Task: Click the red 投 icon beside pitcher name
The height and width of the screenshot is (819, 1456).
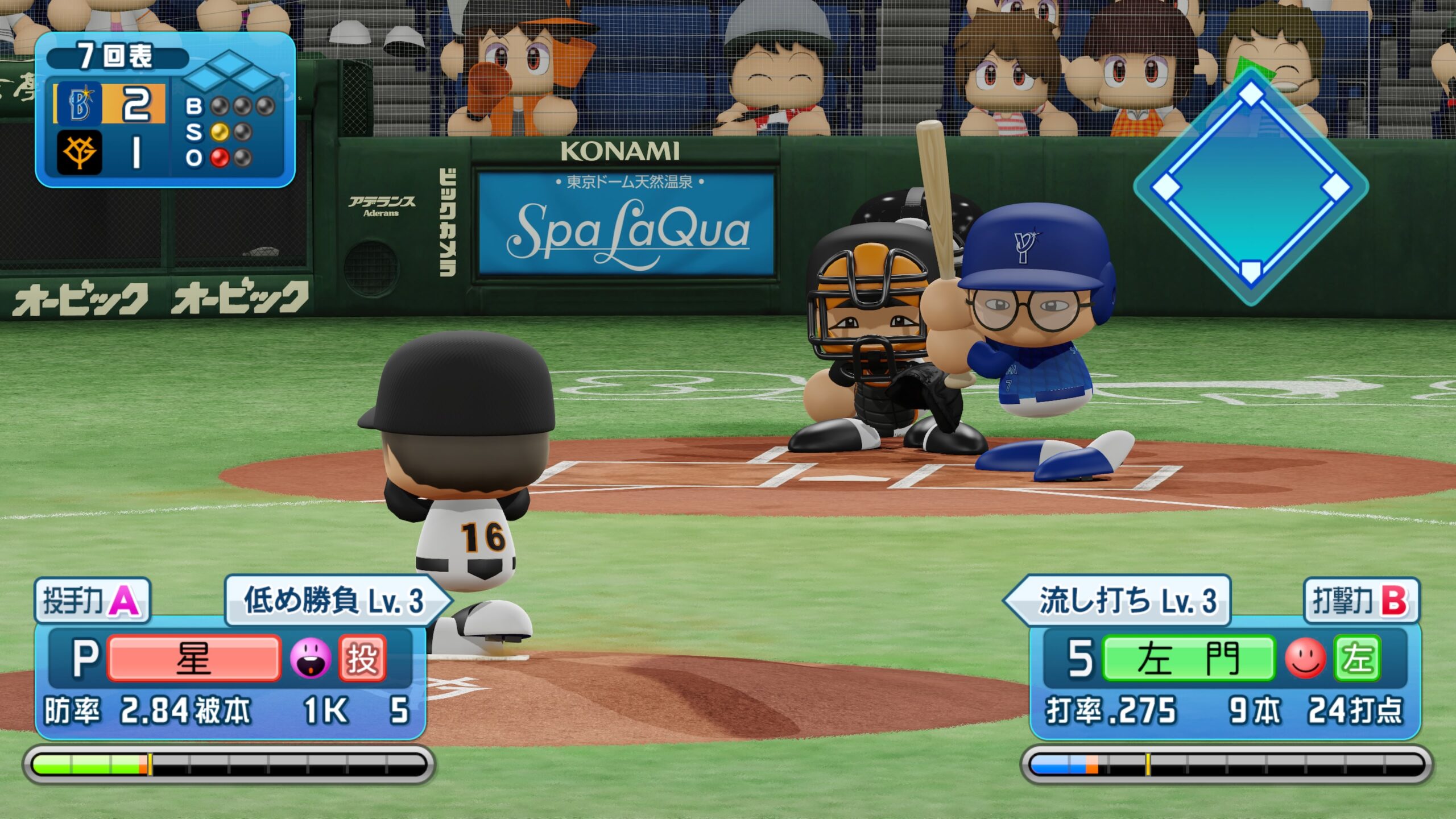Action: [x=362, y=659]
